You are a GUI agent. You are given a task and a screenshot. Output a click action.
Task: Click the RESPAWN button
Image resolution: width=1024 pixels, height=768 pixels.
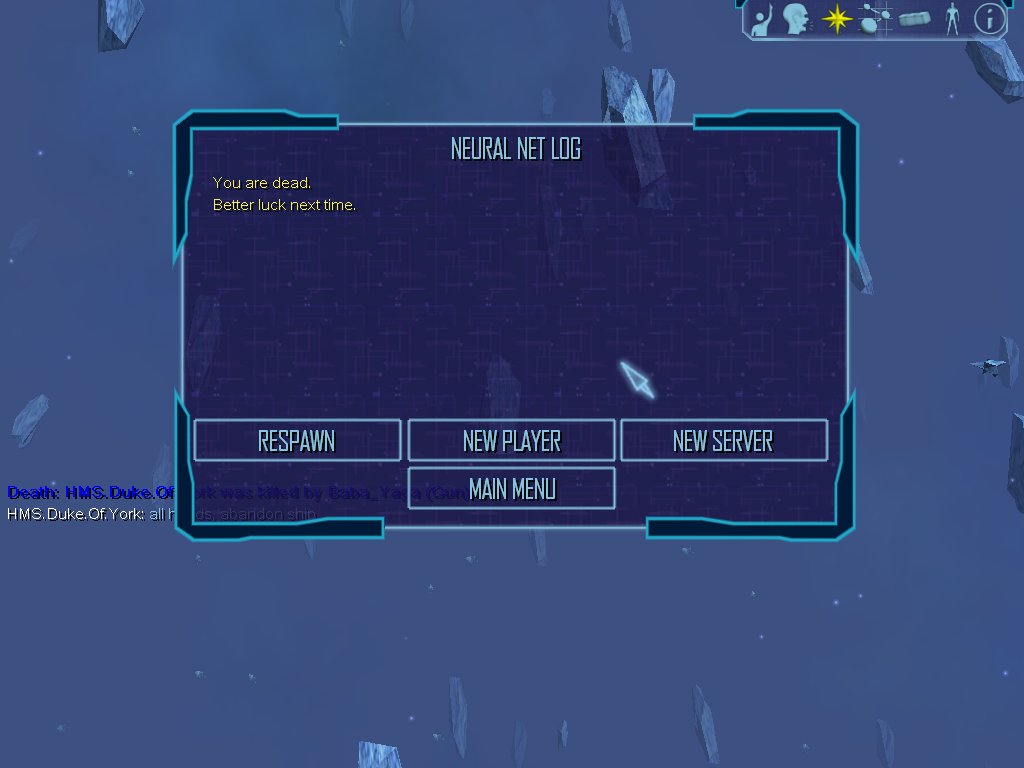coord(297,441)
